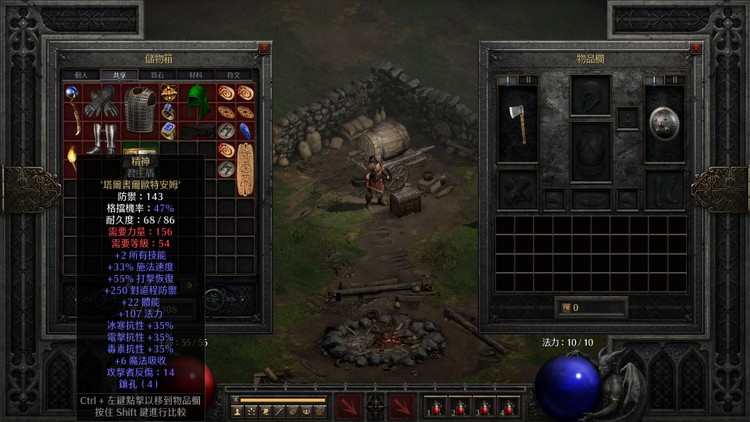Switch to the 個人 personal stash tab

81,74
